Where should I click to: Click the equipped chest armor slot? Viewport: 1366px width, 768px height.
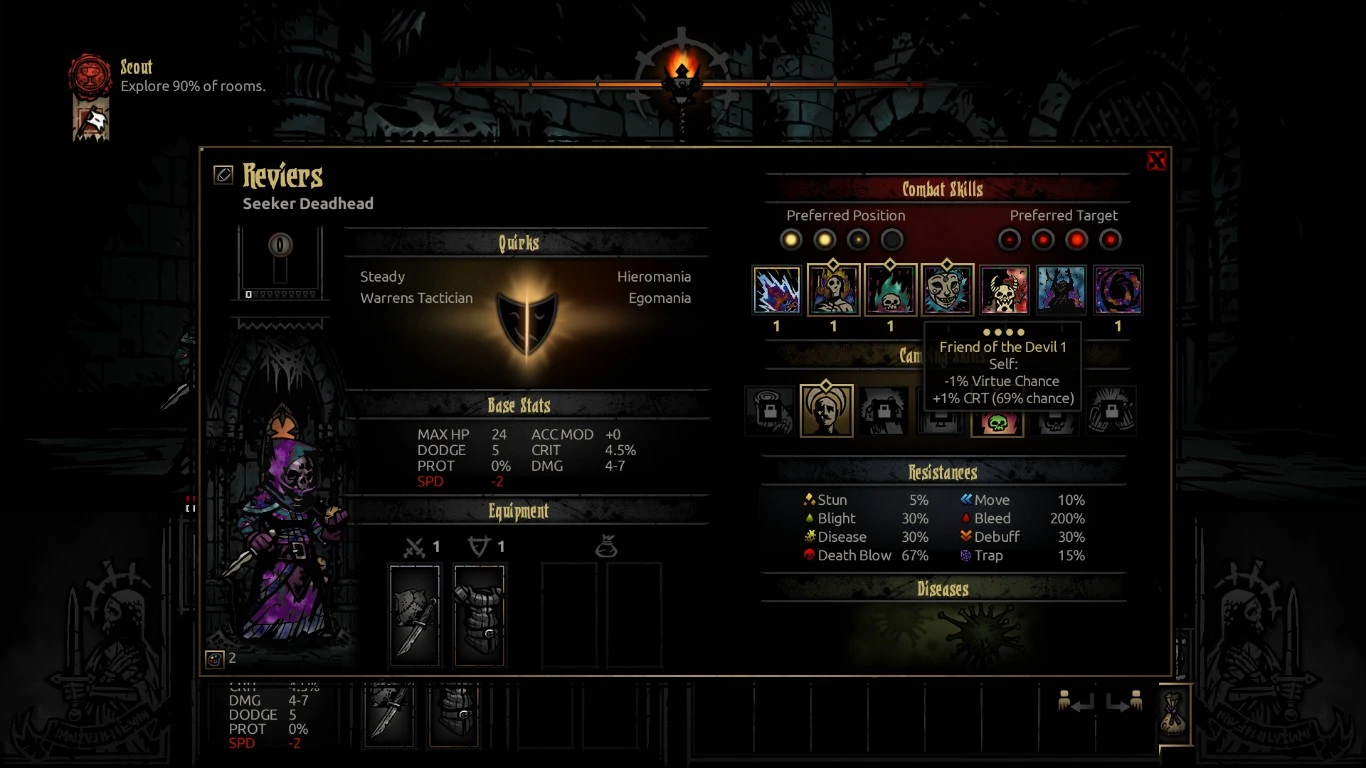[x=480, y=615]
